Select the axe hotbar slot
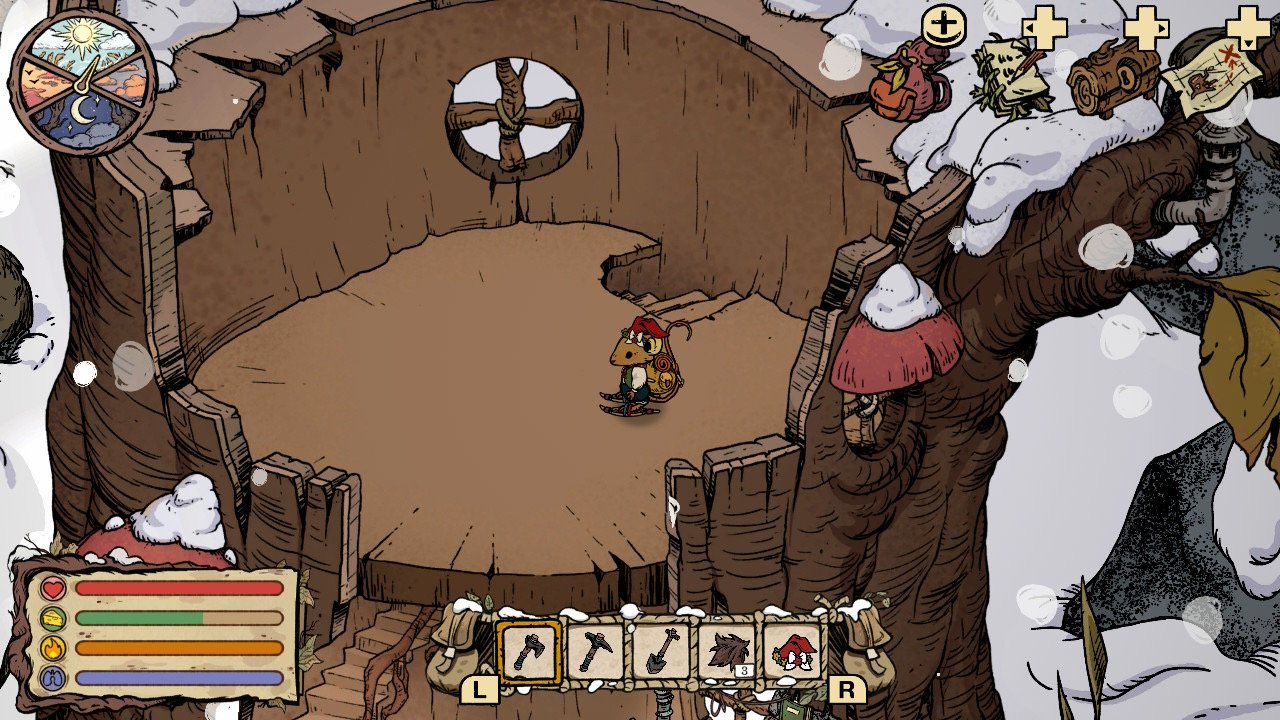Viewport: 1280px width, 720px height. tap(529, 652)
